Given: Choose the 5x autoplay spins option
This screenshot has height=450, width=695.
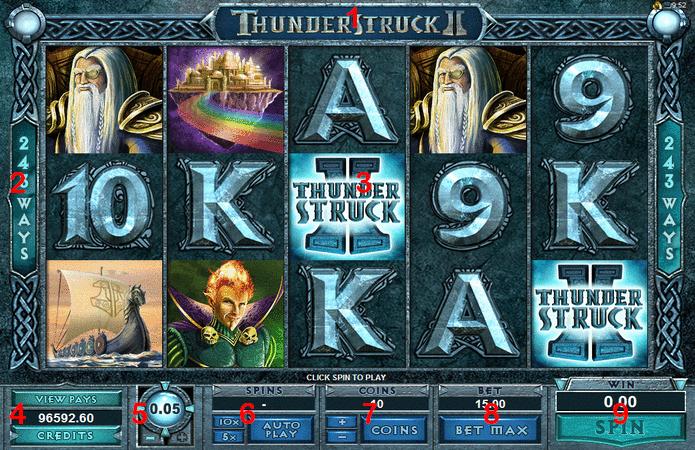Looking at the screenshot, I should (x=227, y=437).
